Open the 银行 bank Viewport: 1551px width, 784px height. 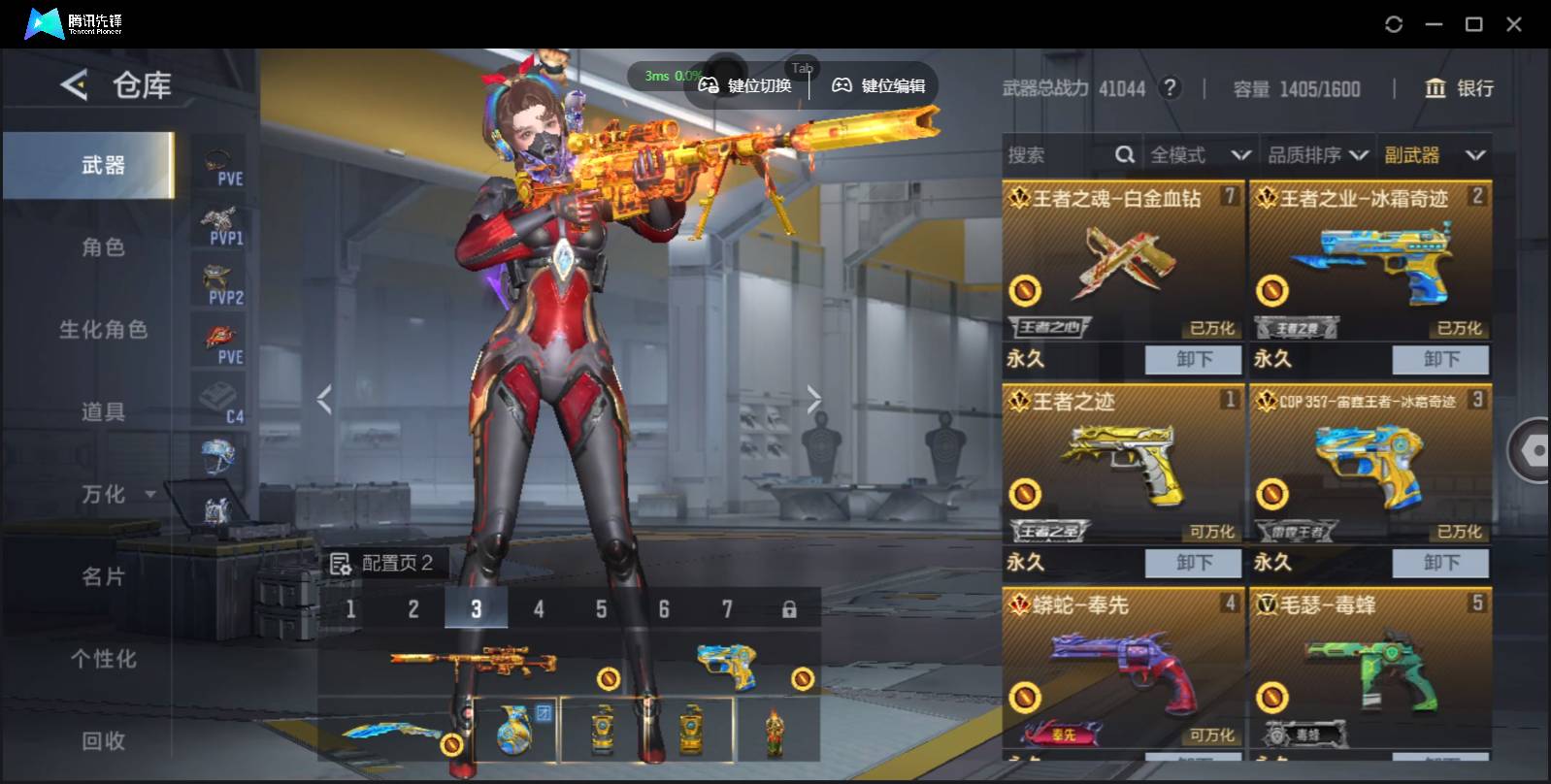1459,88
